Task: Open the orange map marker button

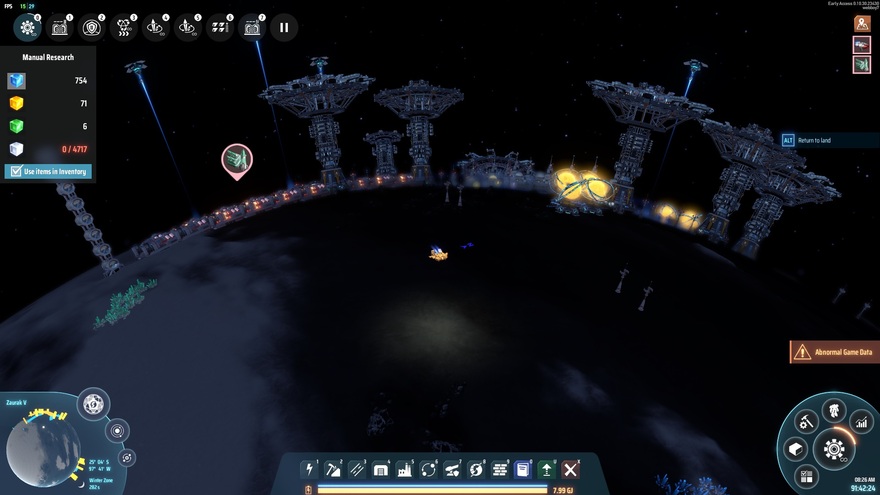Action: 862,23
